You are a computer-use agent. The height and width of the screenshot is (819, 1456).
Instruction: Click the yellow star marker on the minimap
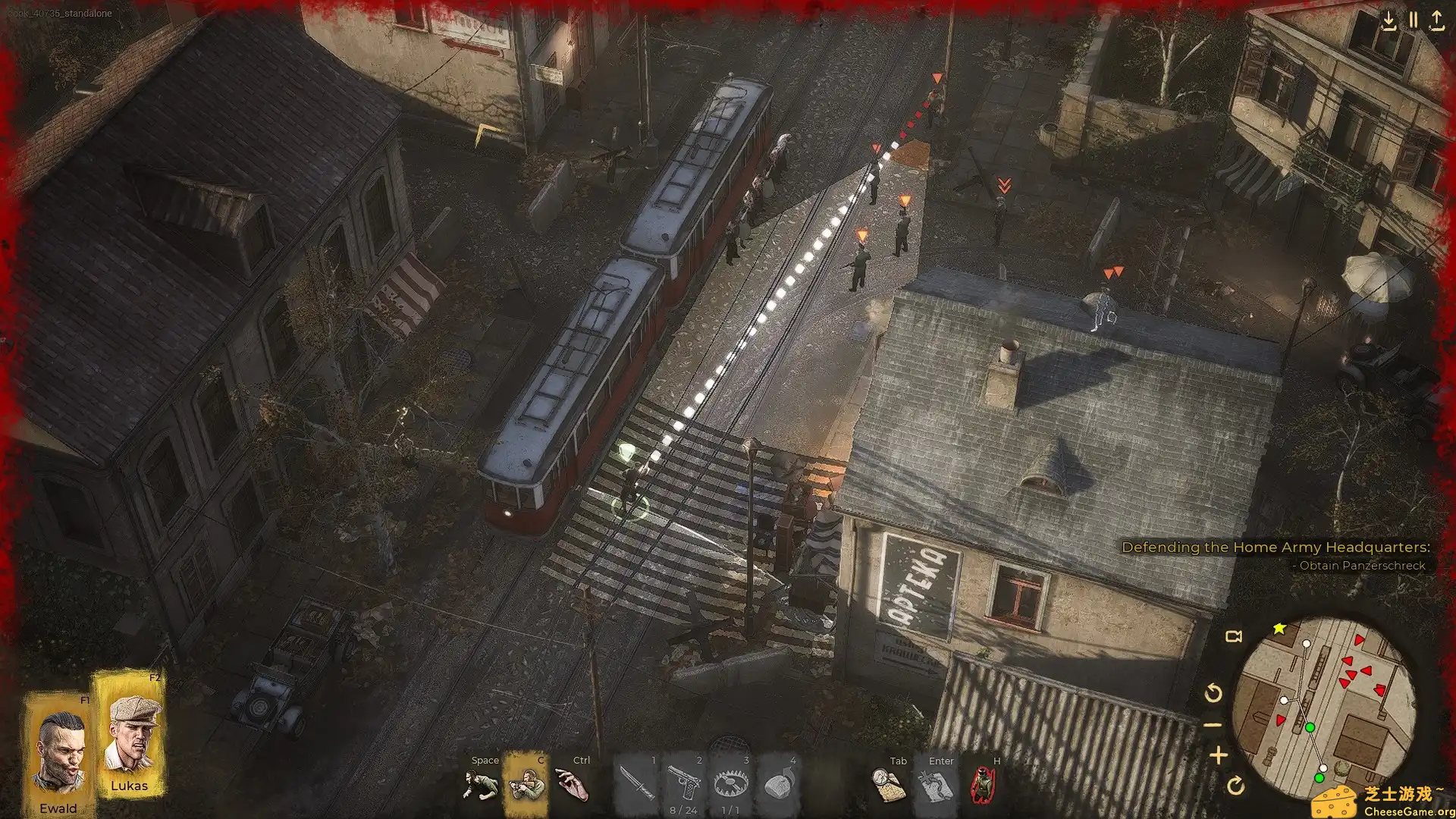(1278, 629)
